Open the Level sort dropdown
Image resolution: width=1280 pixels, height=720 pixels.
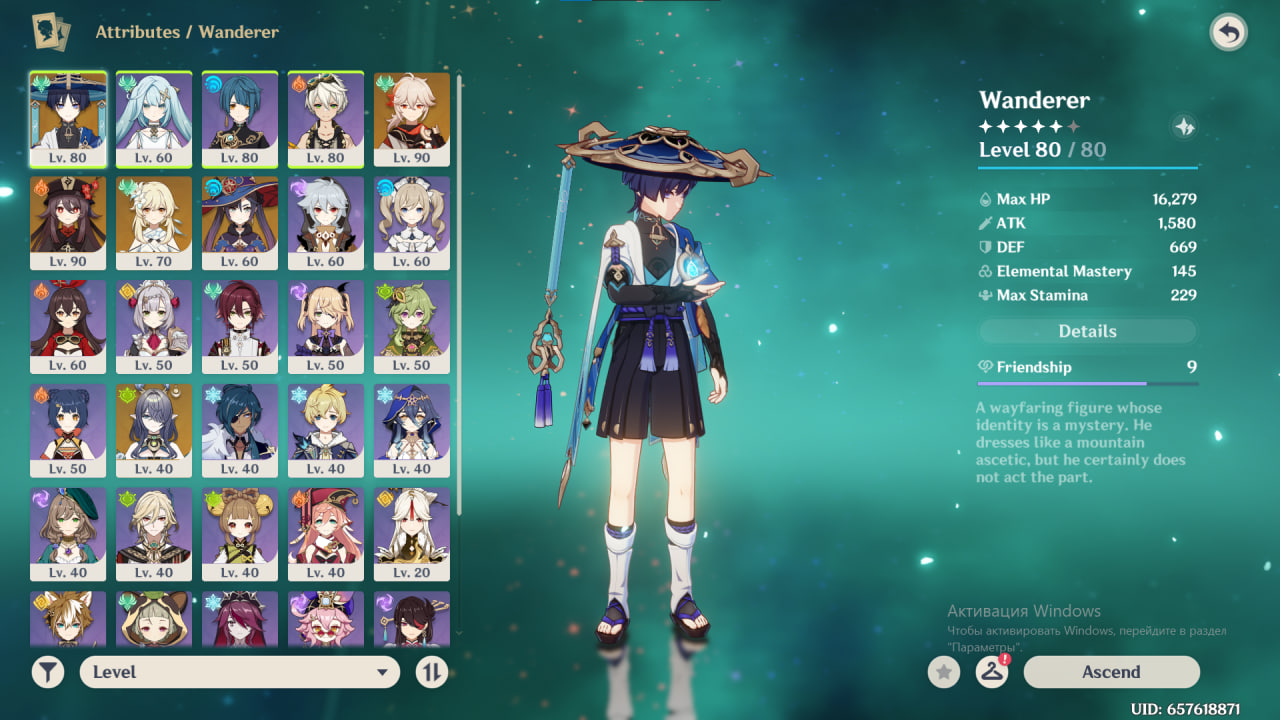click(240, 672)
